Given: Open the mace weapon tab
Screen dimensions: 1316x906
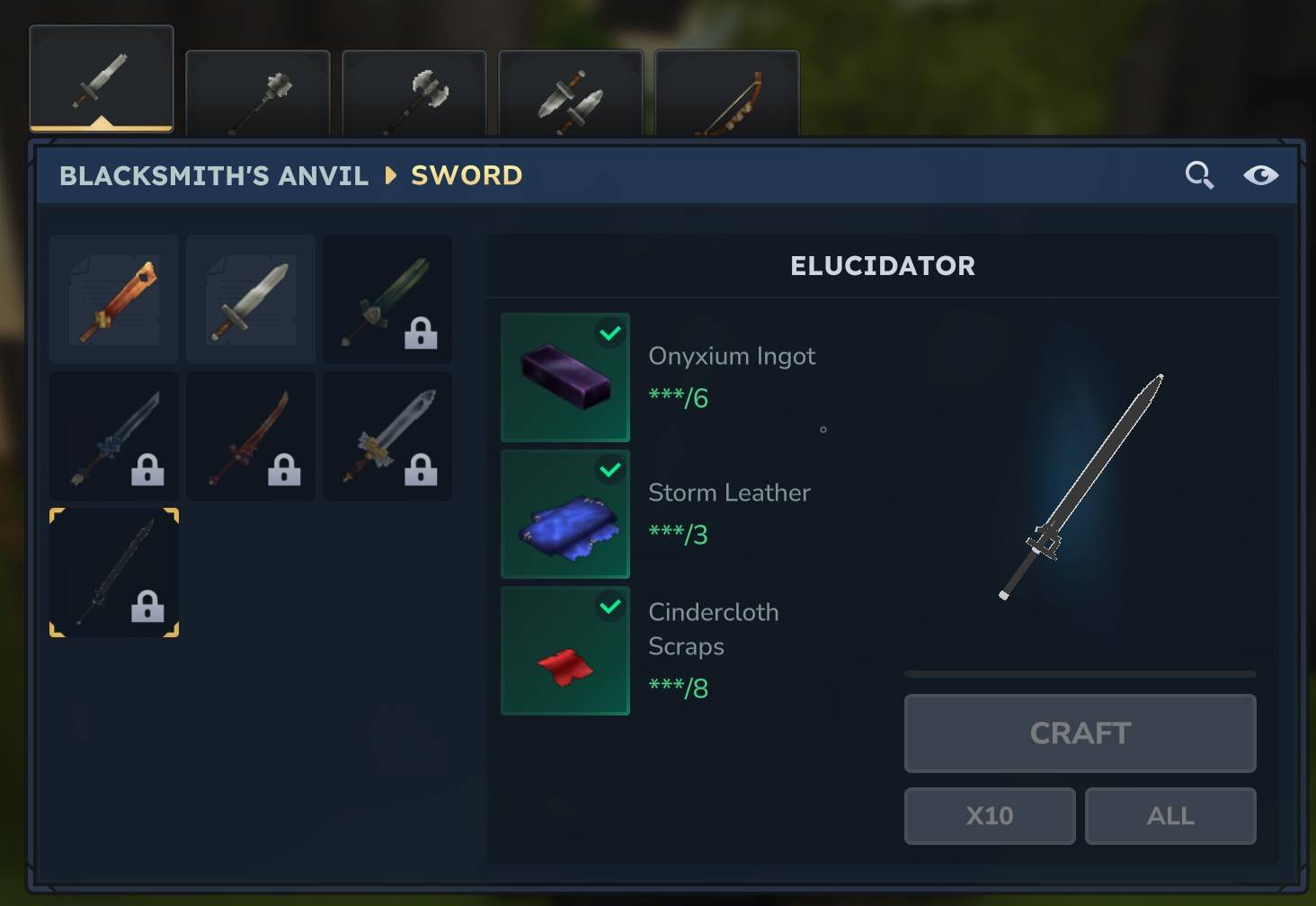Looking at the screenshot, I should click(x=258, y=94).
